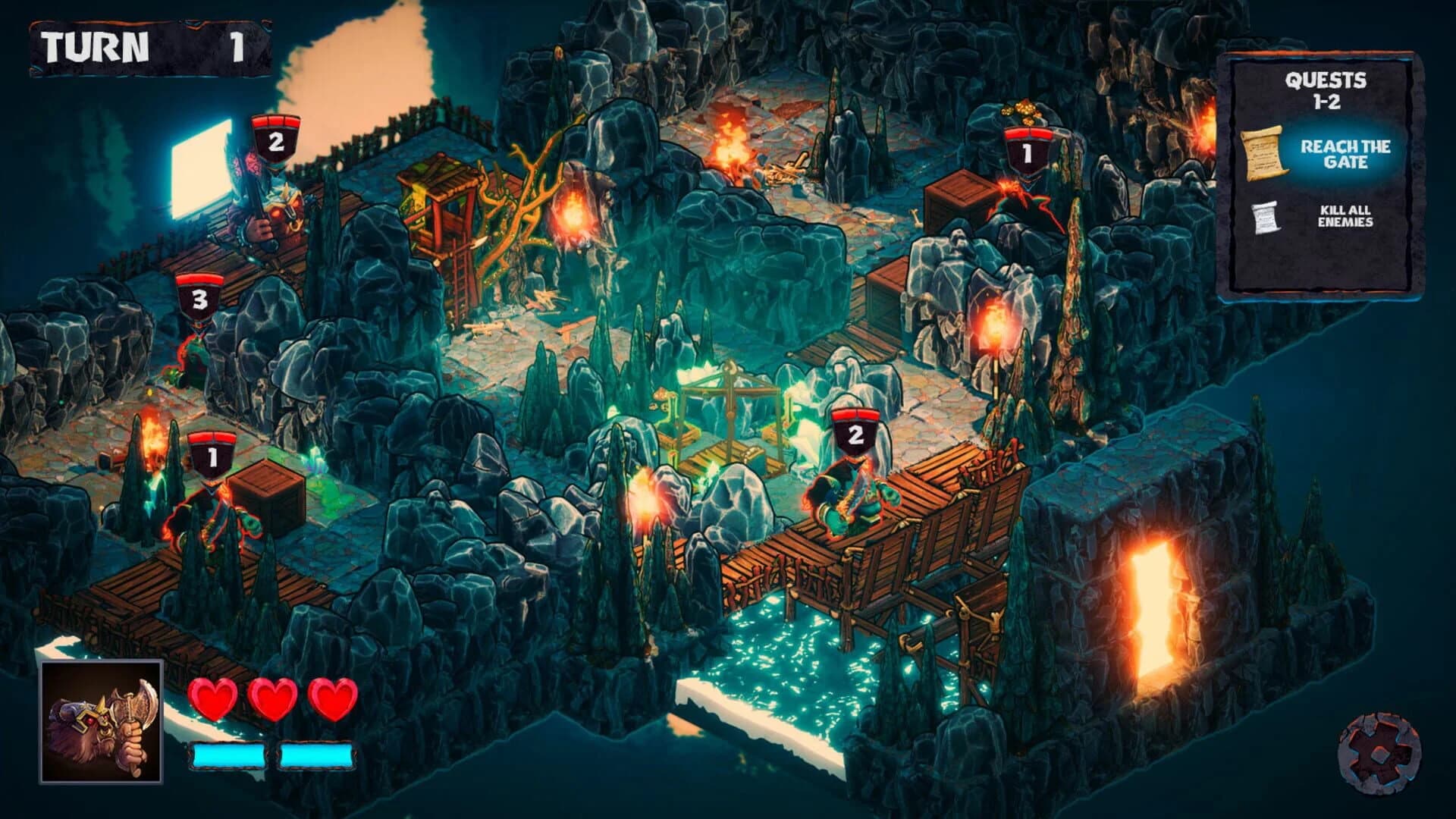This screenshot has width=1456, height=819.
Task: Click the white Kill All Enemies scroll icon
Action: 1267,216
